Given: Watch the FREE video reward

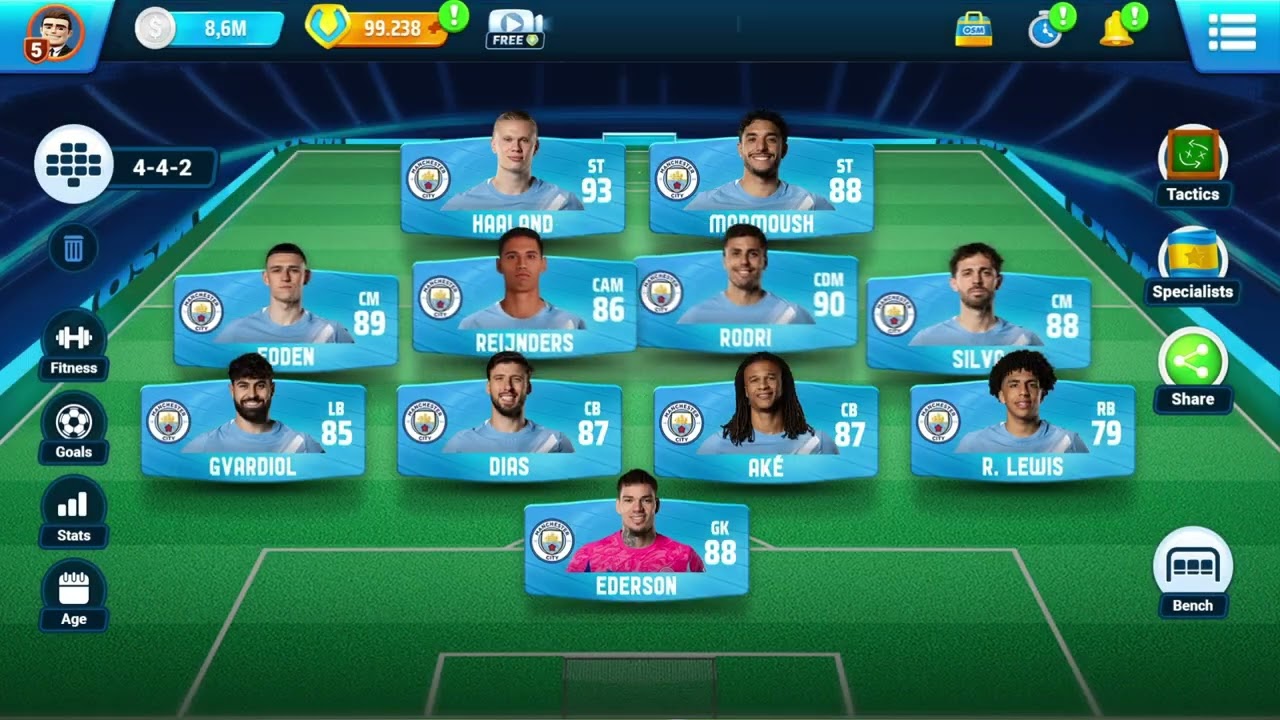Looking at the screenshot, I should tap(515, 29).
